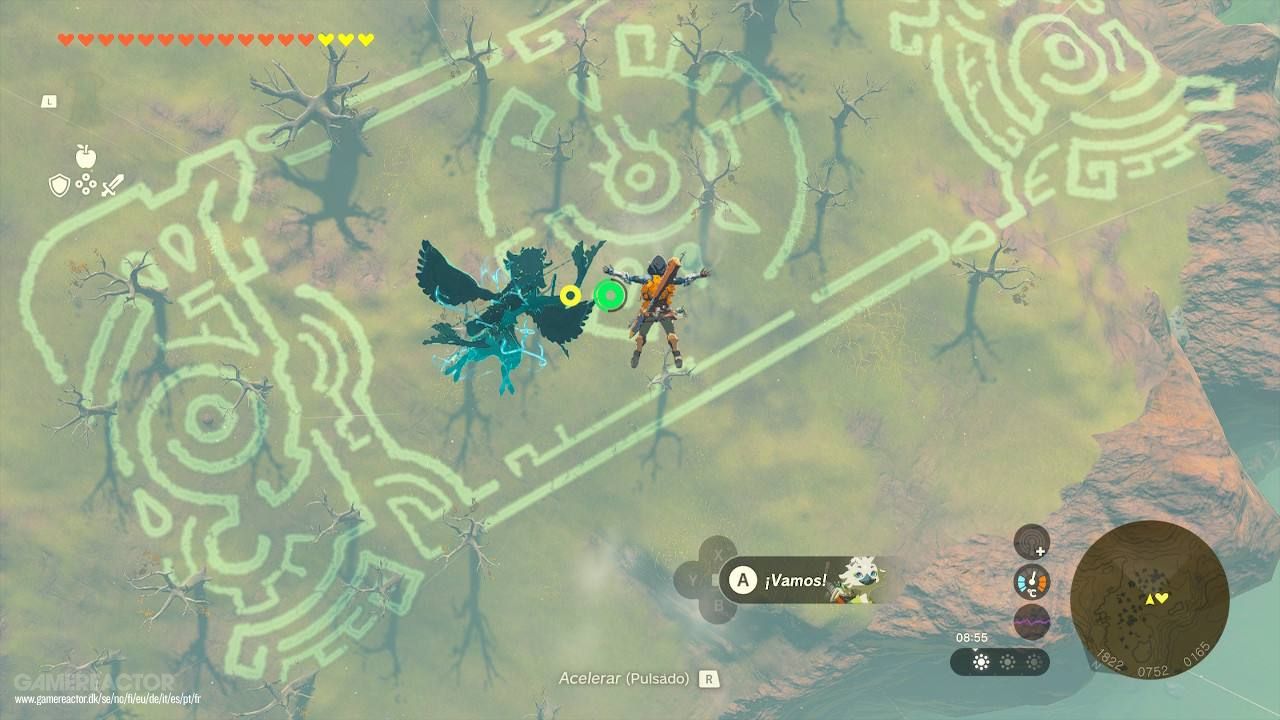
Task: Toggle the yellow target ring marker
Action: (x=572, y=294)
